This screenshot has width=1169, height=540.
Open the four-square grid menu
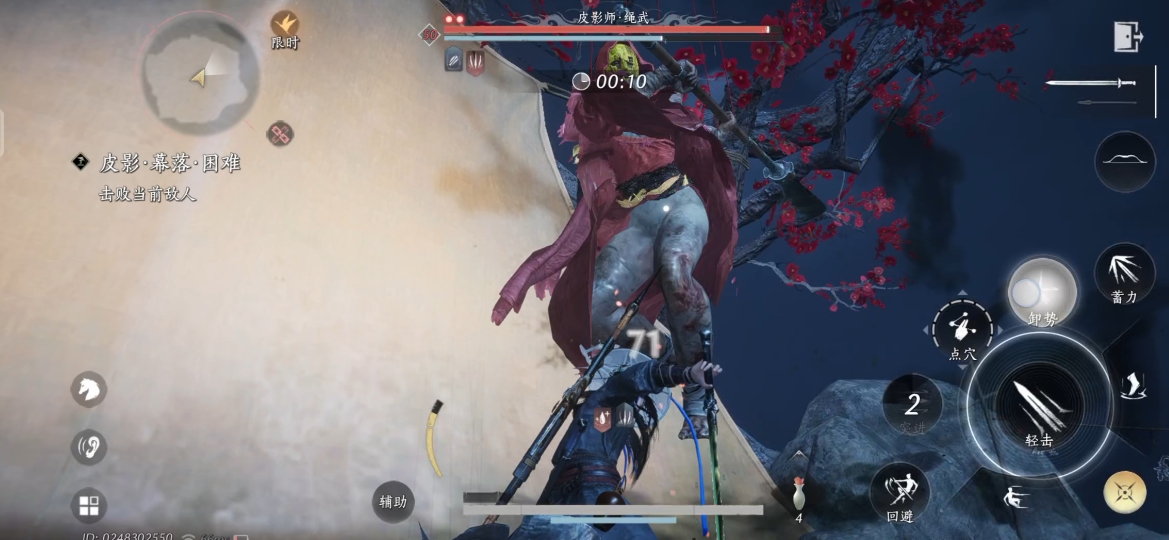(89, 505)
